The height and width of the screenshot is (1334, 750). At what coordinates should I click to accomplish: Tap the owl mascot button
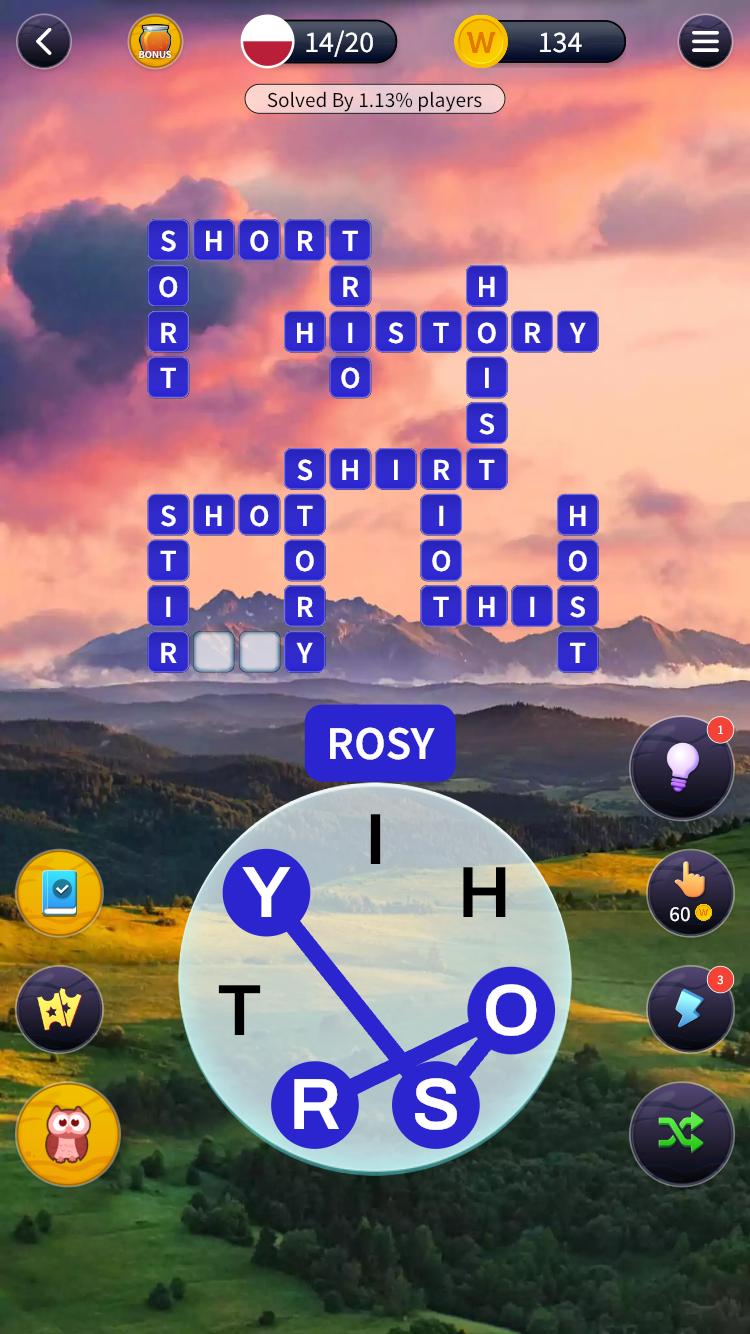coord(68,1134)
